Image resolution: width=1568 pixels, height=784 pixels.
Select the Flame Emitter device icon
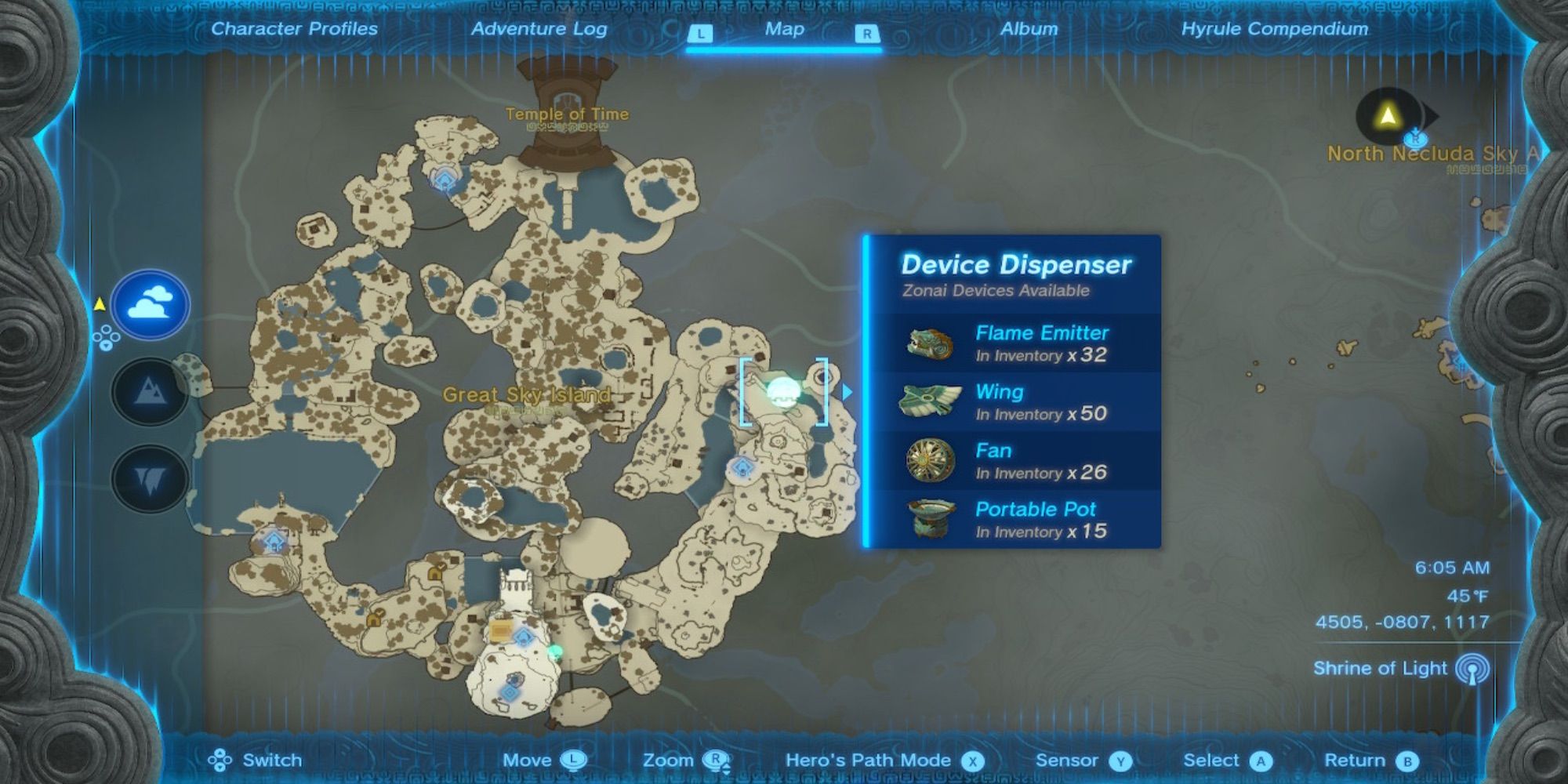(927, 343)
